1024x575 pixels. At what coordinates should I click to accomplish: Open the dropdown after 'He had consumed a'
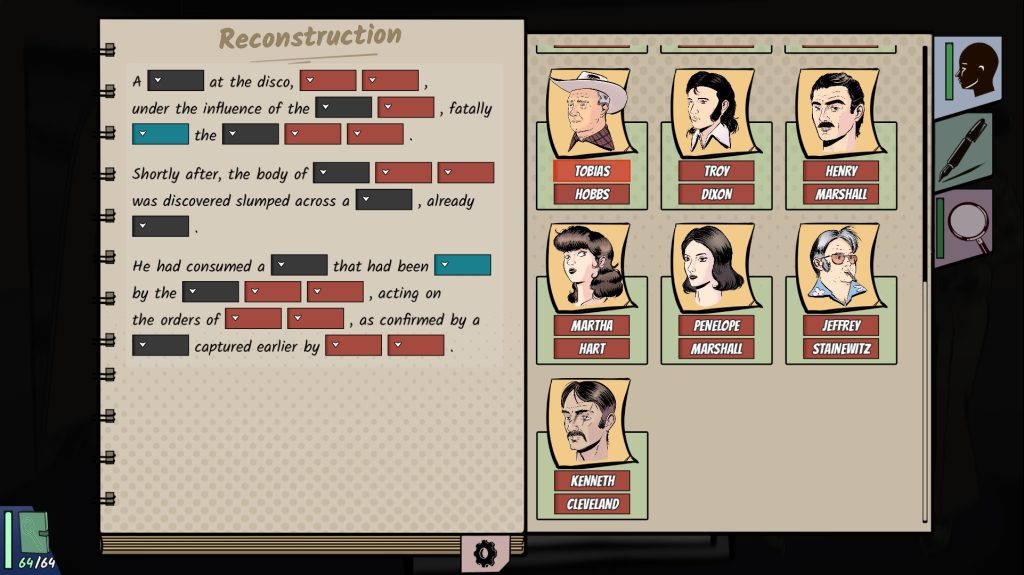point(299,265)
